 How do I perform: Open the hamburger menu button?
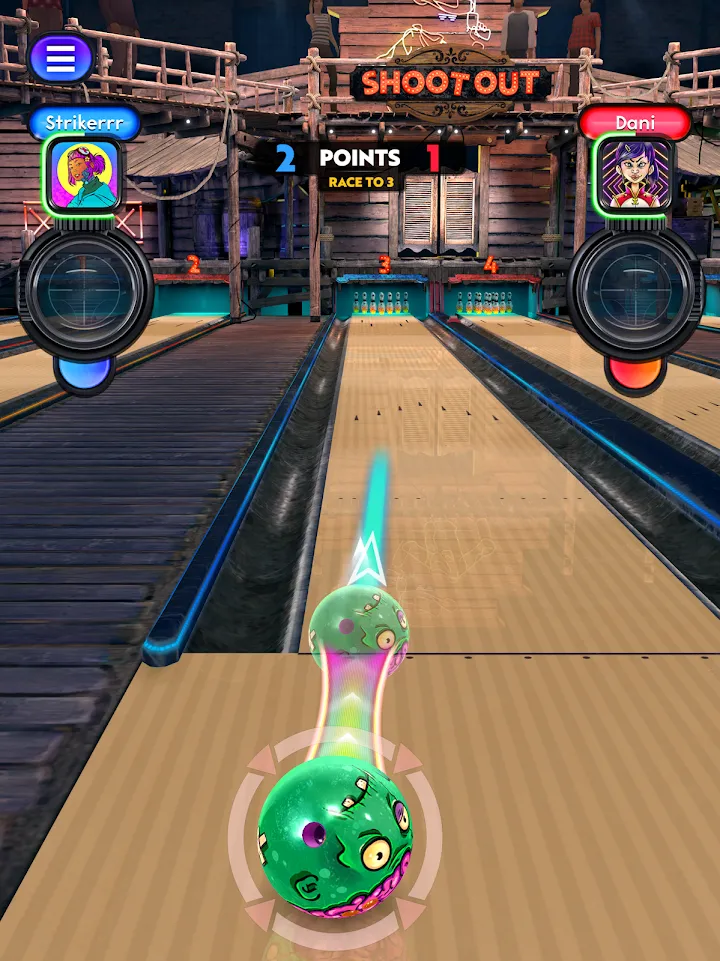click(x=61, y=59)
